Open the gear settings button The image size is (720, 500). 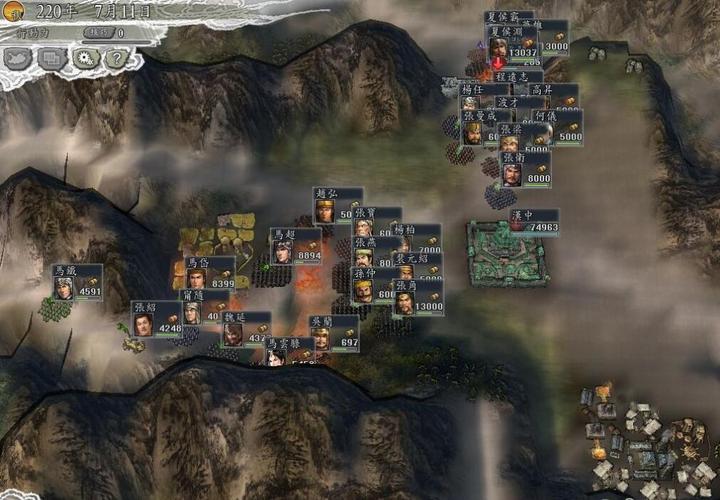(84, 58)
